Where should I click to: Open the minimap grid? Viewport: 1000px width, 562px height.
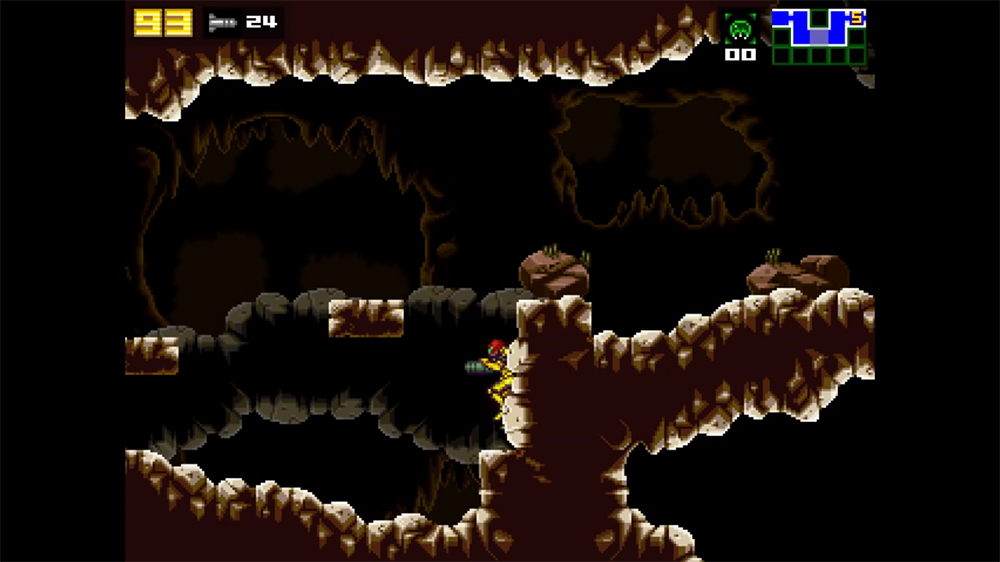818,37
